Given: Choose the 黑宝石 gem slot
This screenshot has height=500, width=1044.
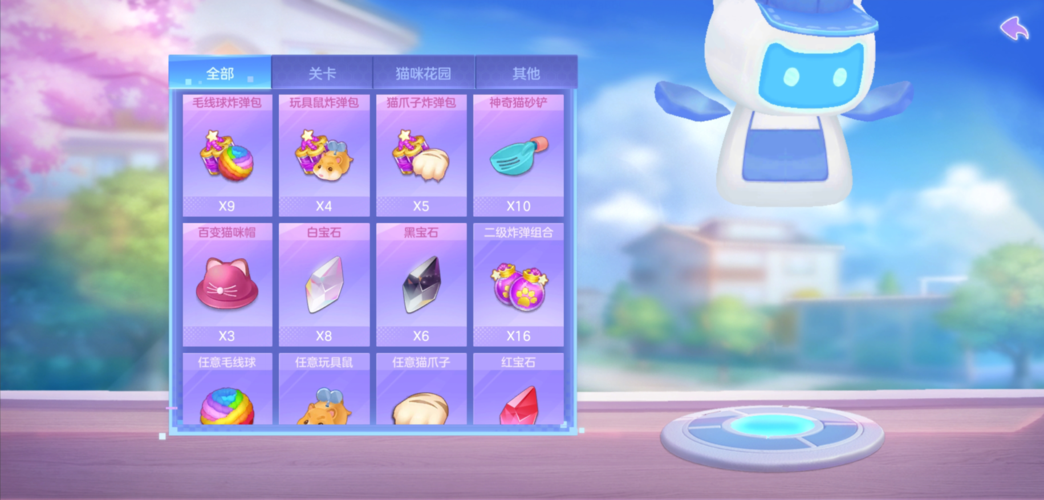Looking at the screenshot, I should pyautogui.click(x=421, y=285).
